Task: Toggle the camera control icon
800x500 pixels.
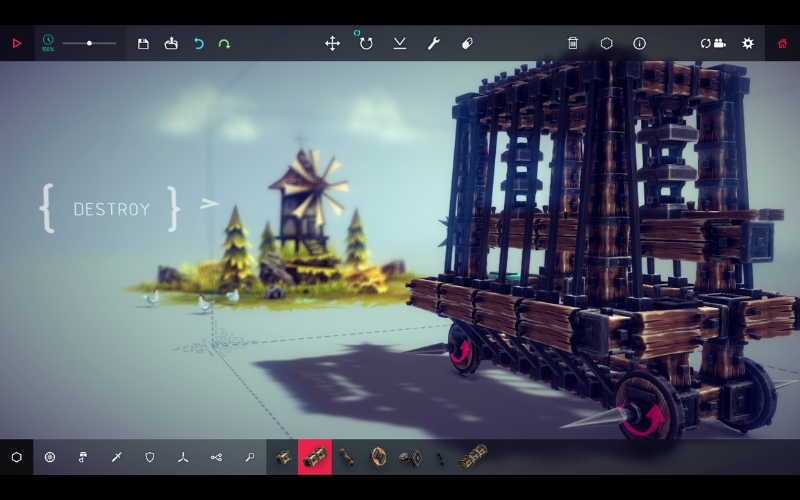Action: point(713,43)
